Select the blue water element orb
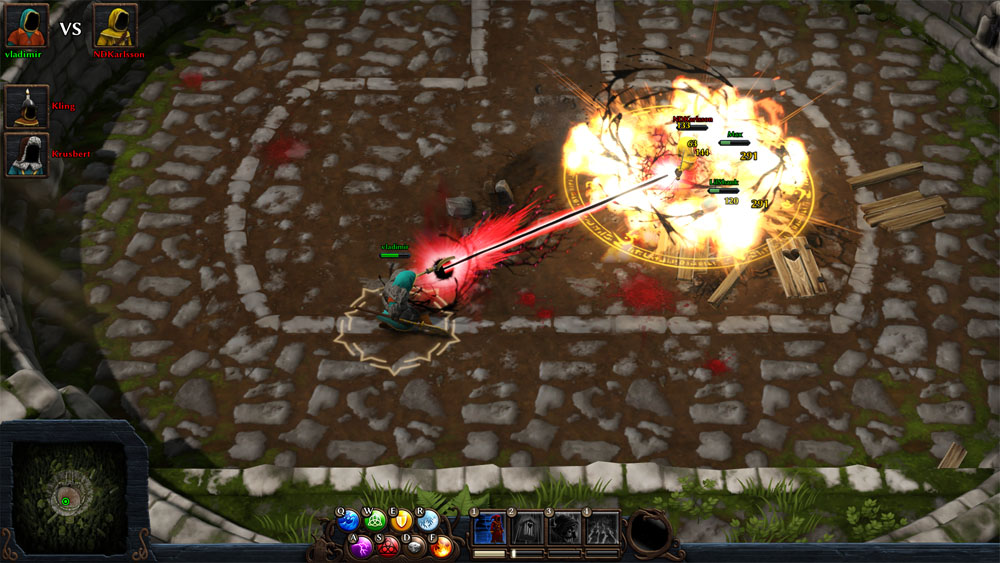Viewport: 1000px width, 563px height. pos(348,520)
